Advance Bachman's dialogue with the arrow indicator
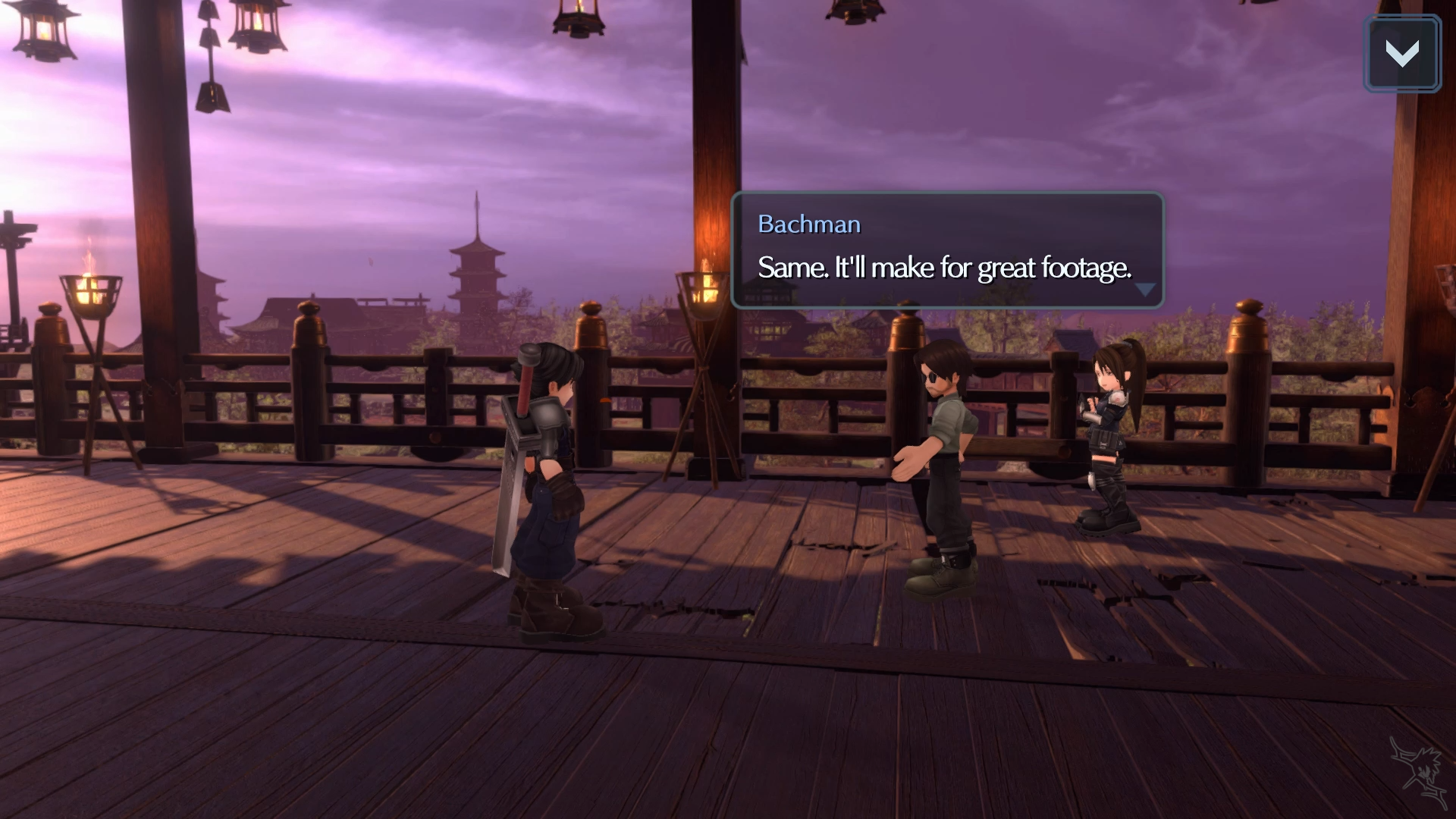 point(1144,290)
